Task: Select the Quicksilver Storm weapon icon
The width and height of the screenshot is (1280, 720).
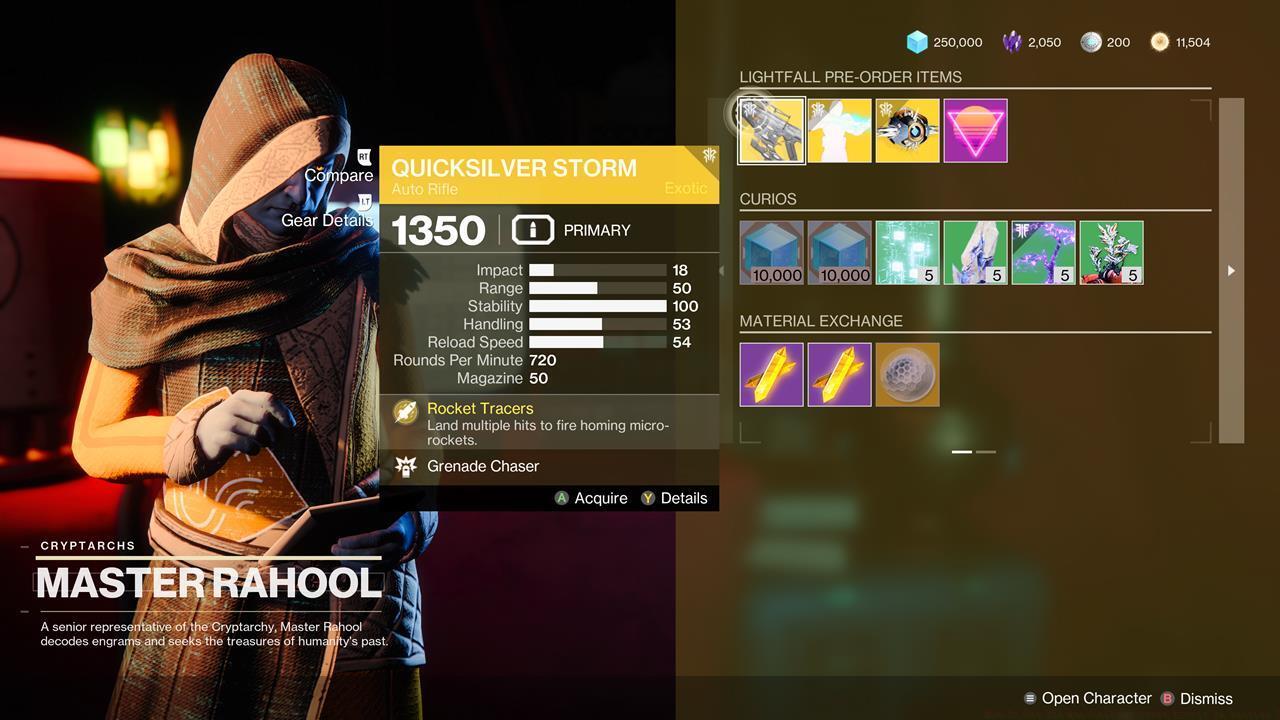Action: coord(771,130)
